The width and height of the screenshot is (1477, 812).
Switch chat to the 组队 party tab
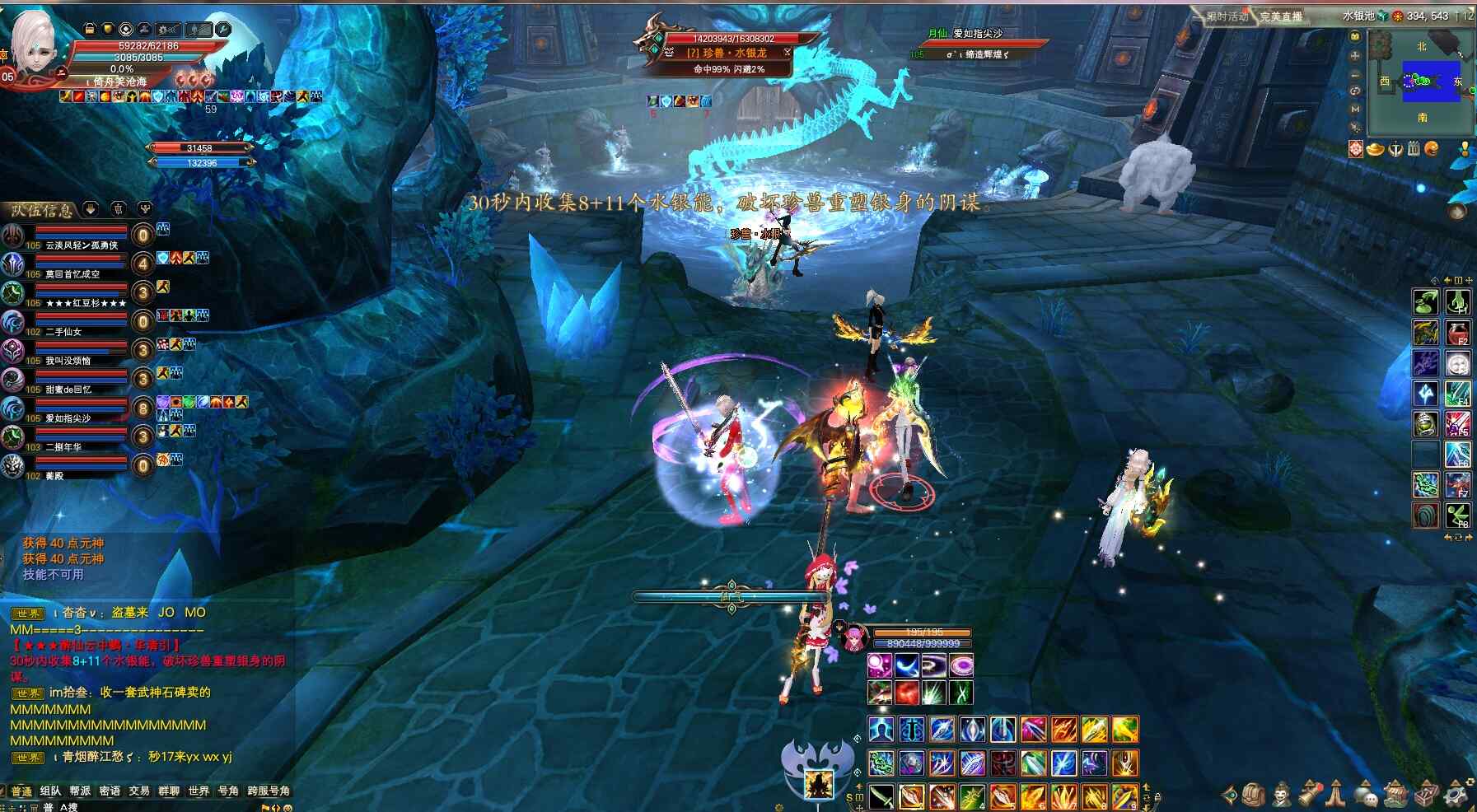(51, 791)
